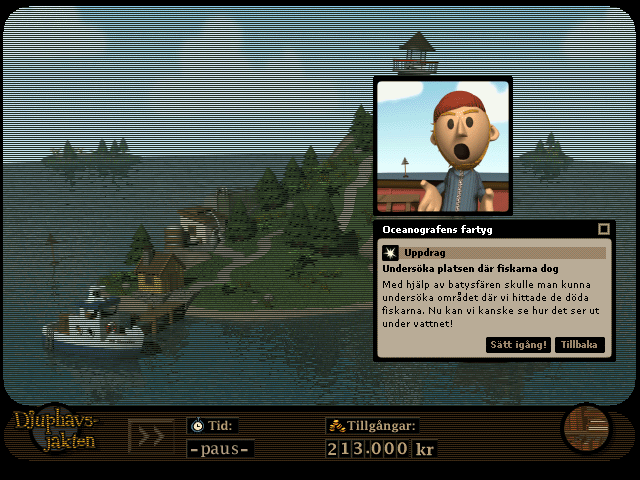Image resolution: width=640 pixels, height=480 pixels.
Task: Close the Oceanografens fartyg dialog window
Action: pyautogui.click(x=603, y=229)
